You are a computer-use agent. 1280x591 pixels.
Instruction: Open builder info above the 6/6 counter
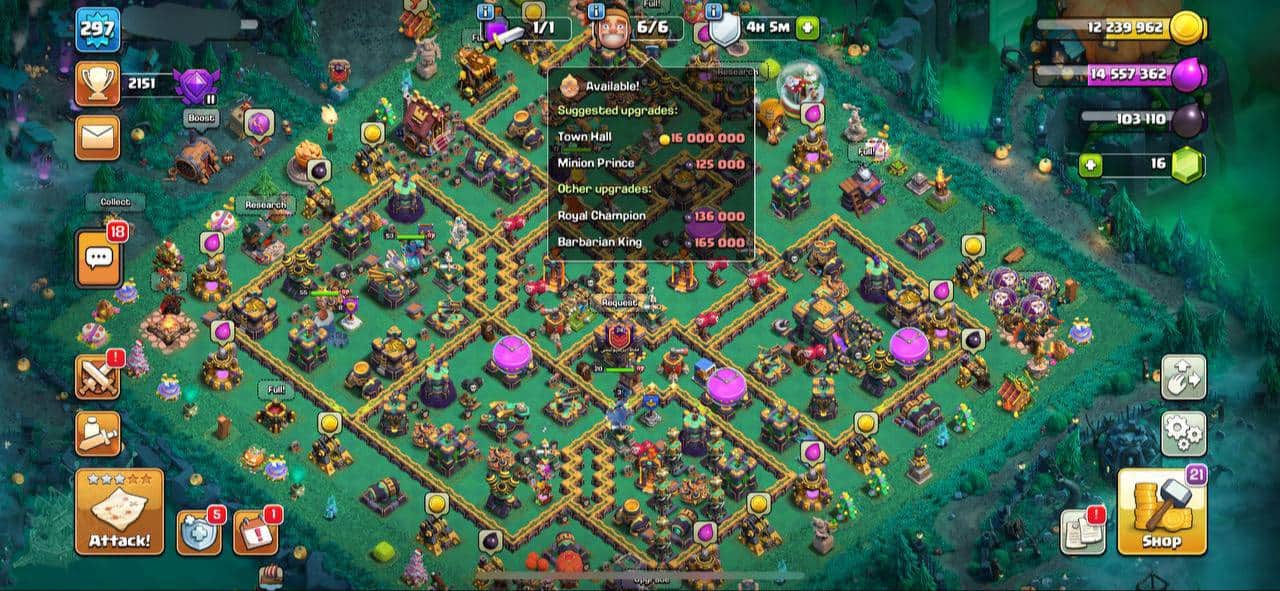pyautogui.click(x=596, y=12)
